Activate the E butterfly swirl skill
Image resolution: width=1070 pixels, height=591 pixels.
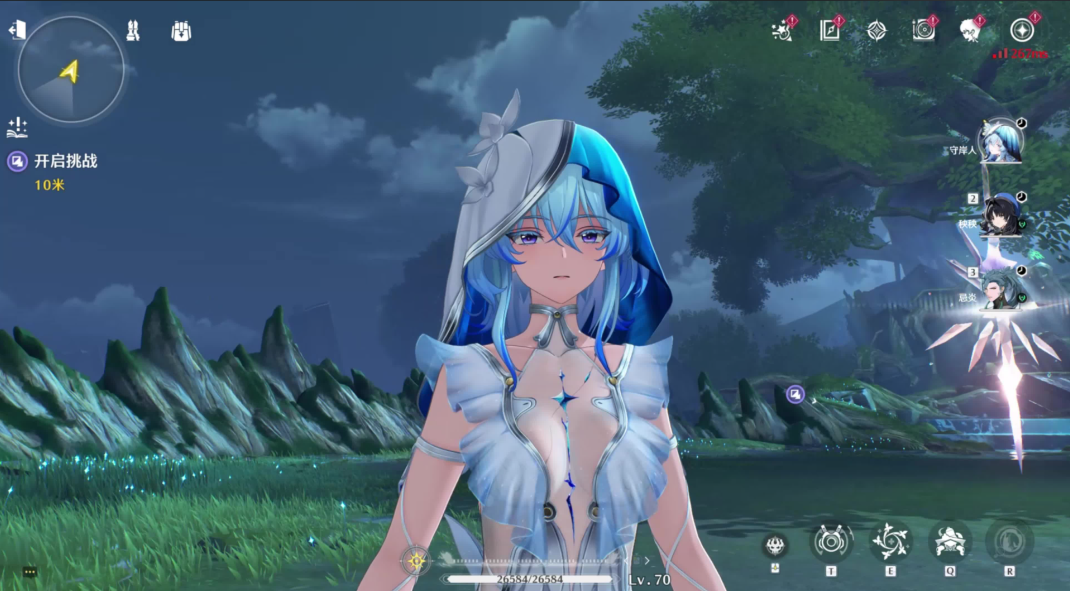point(890,542)
